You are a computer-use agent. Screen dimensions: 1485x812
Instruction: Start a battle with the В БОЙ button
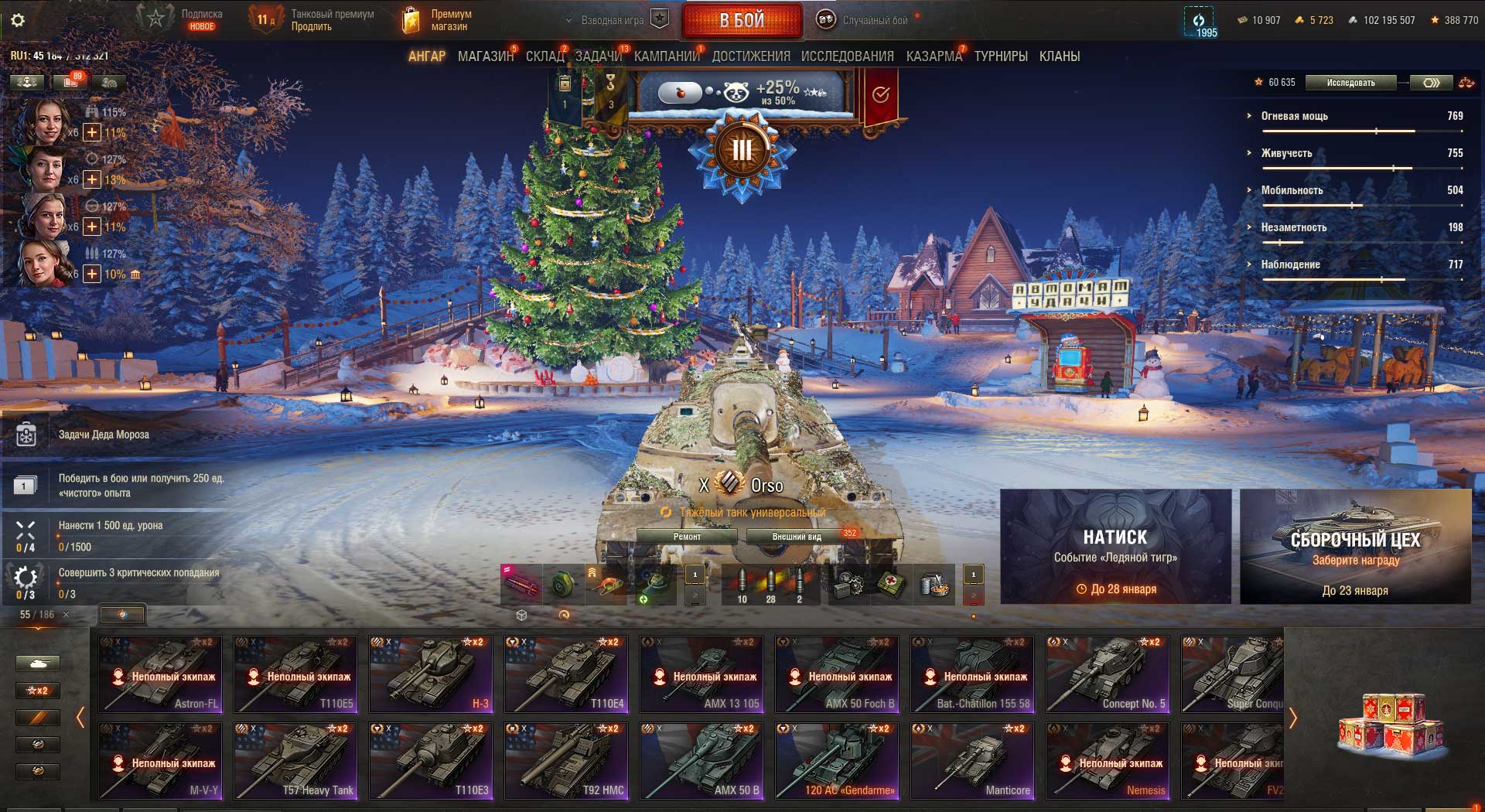[742, 21]
